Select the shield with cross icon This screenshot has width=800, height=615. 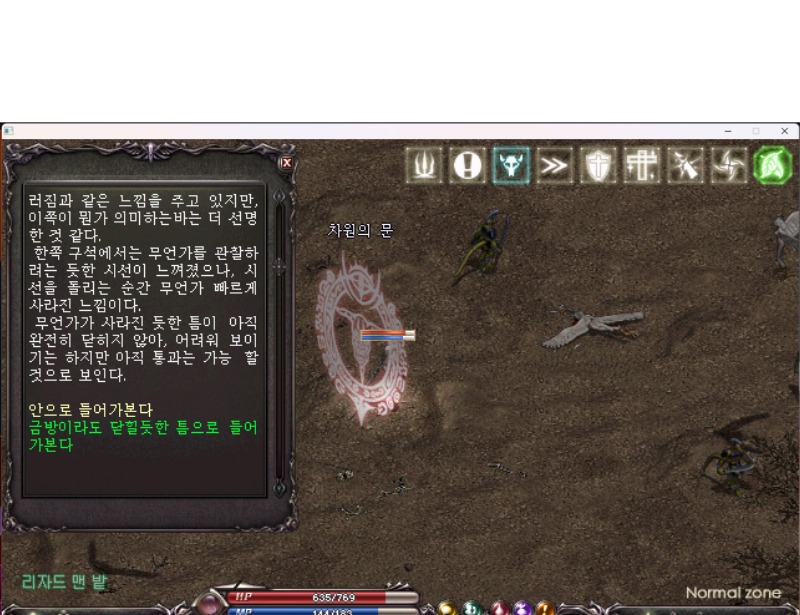click(598, 166)
